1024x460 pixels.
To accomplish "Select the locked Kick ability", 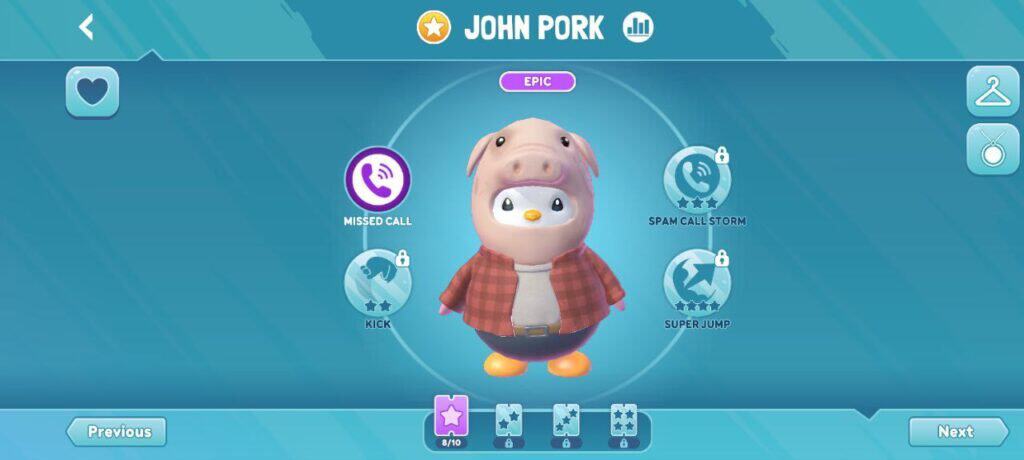I will [378, 282].
